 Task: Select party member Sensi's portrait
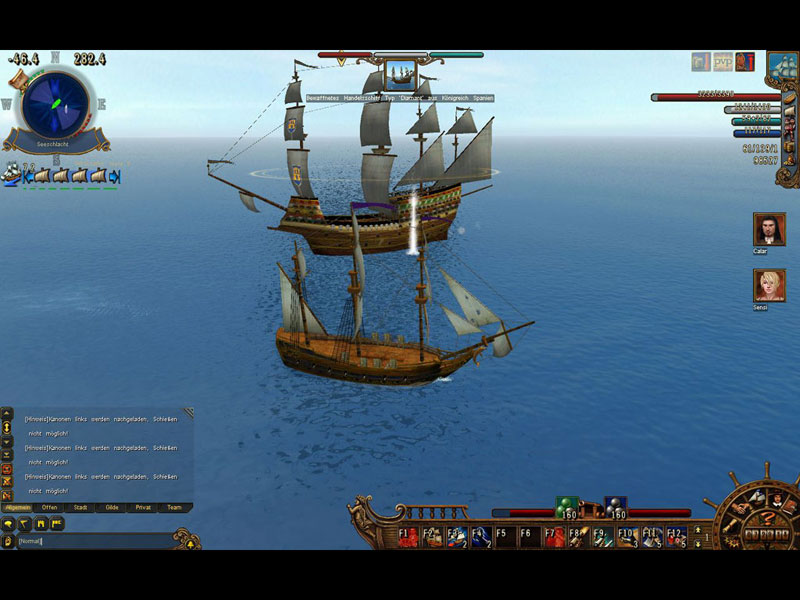tap(768, 286)
